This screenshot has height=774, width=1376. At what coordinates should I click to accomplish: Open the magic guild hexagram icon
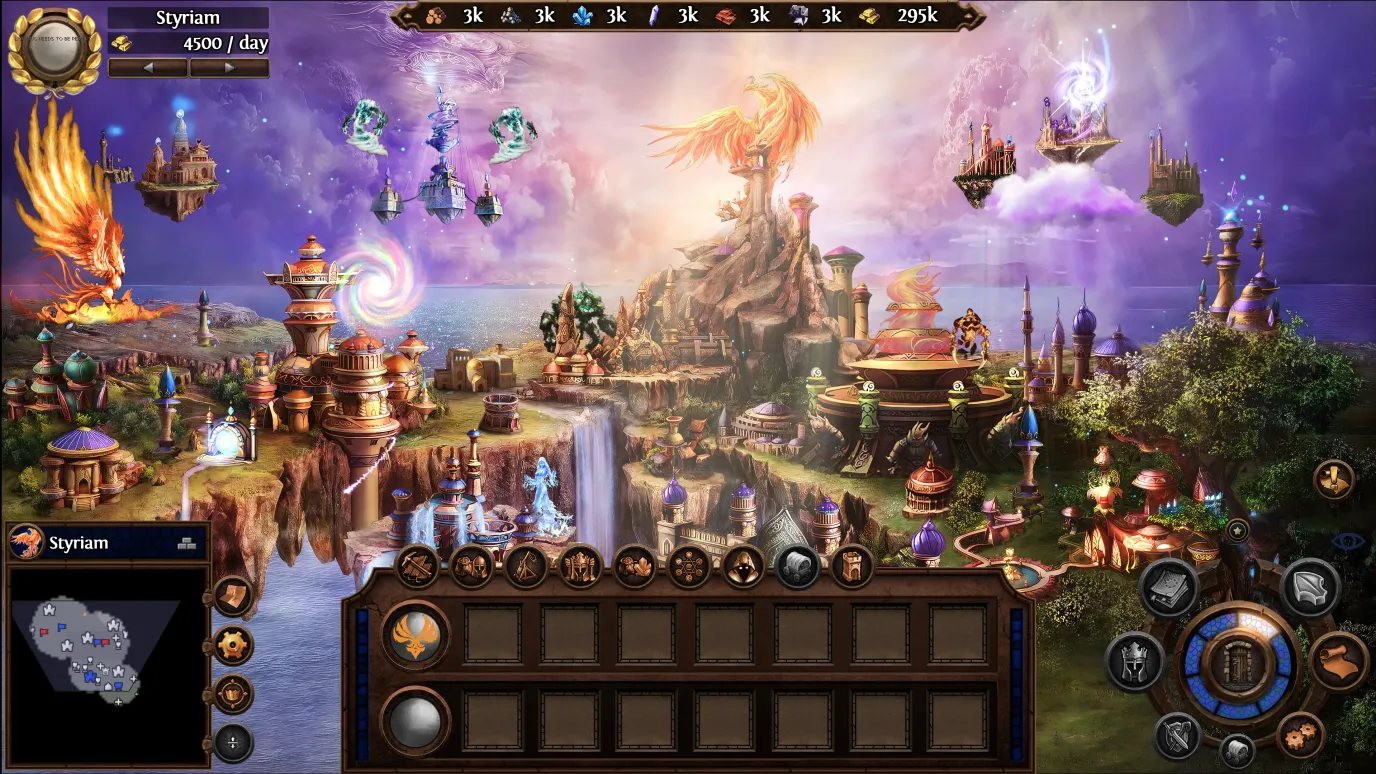(x=688, y=566)
